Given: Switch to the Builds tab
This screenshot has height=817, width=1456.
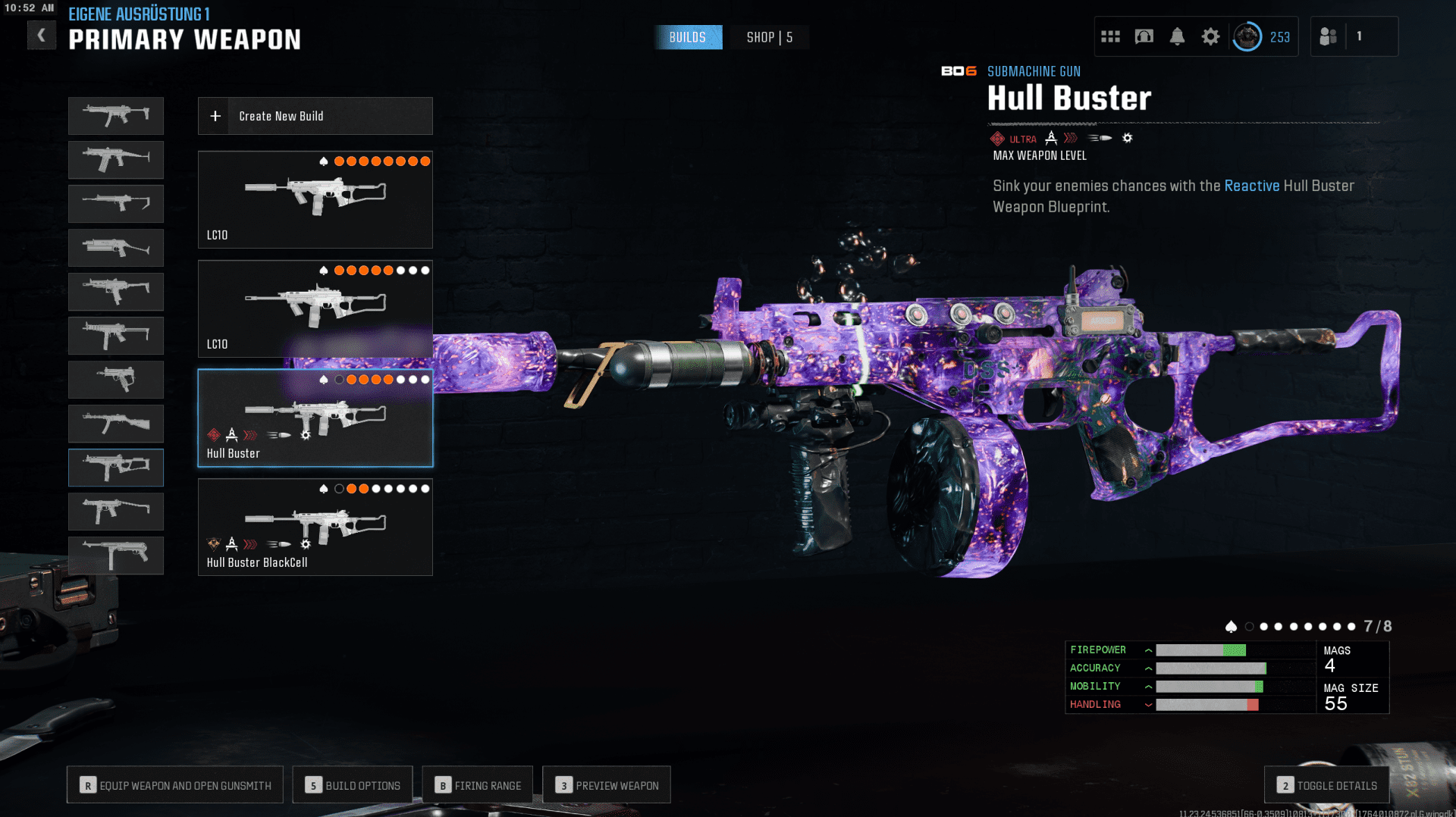Looking at the screenshot, I should tap(688, 37).
